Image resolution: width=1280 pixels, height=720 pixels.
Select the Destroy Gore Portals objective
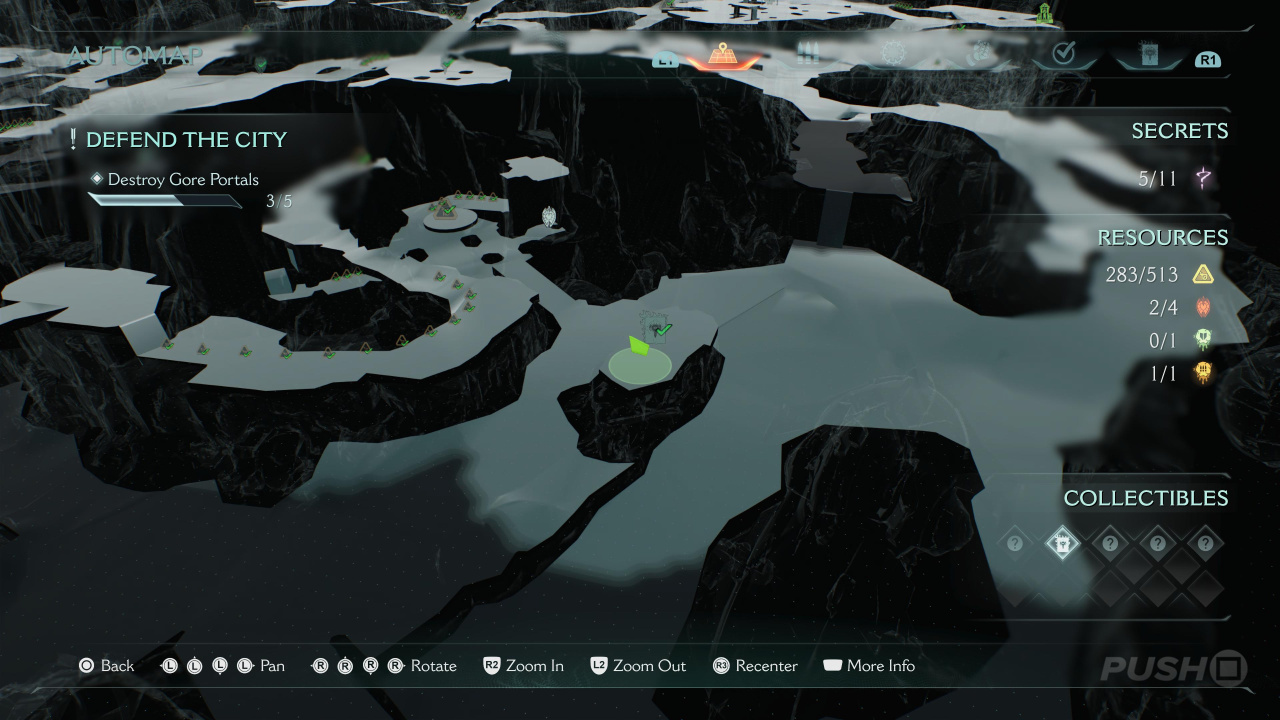coord(183,179)
